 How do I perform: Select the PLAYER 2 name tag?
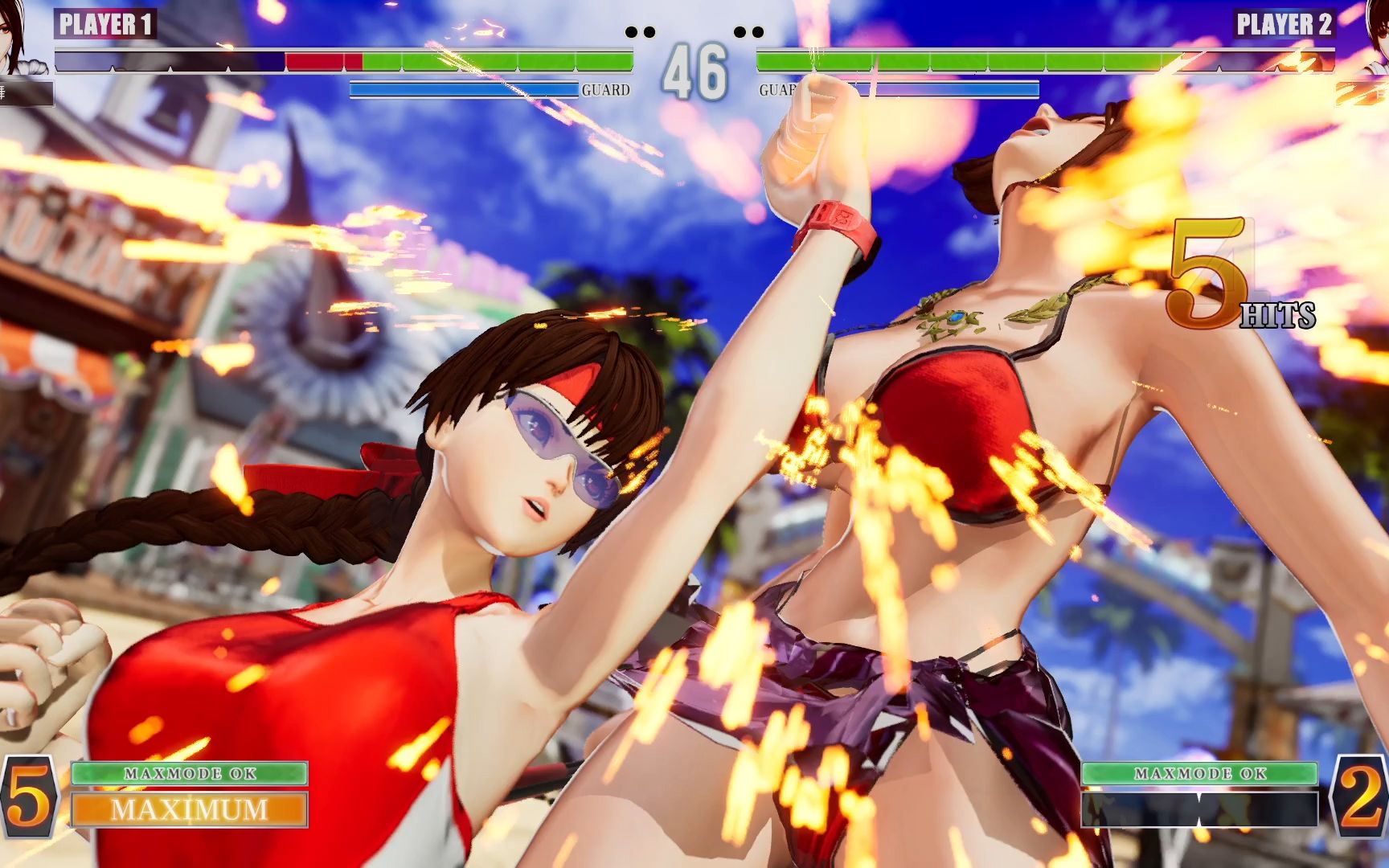point(1284,25)
